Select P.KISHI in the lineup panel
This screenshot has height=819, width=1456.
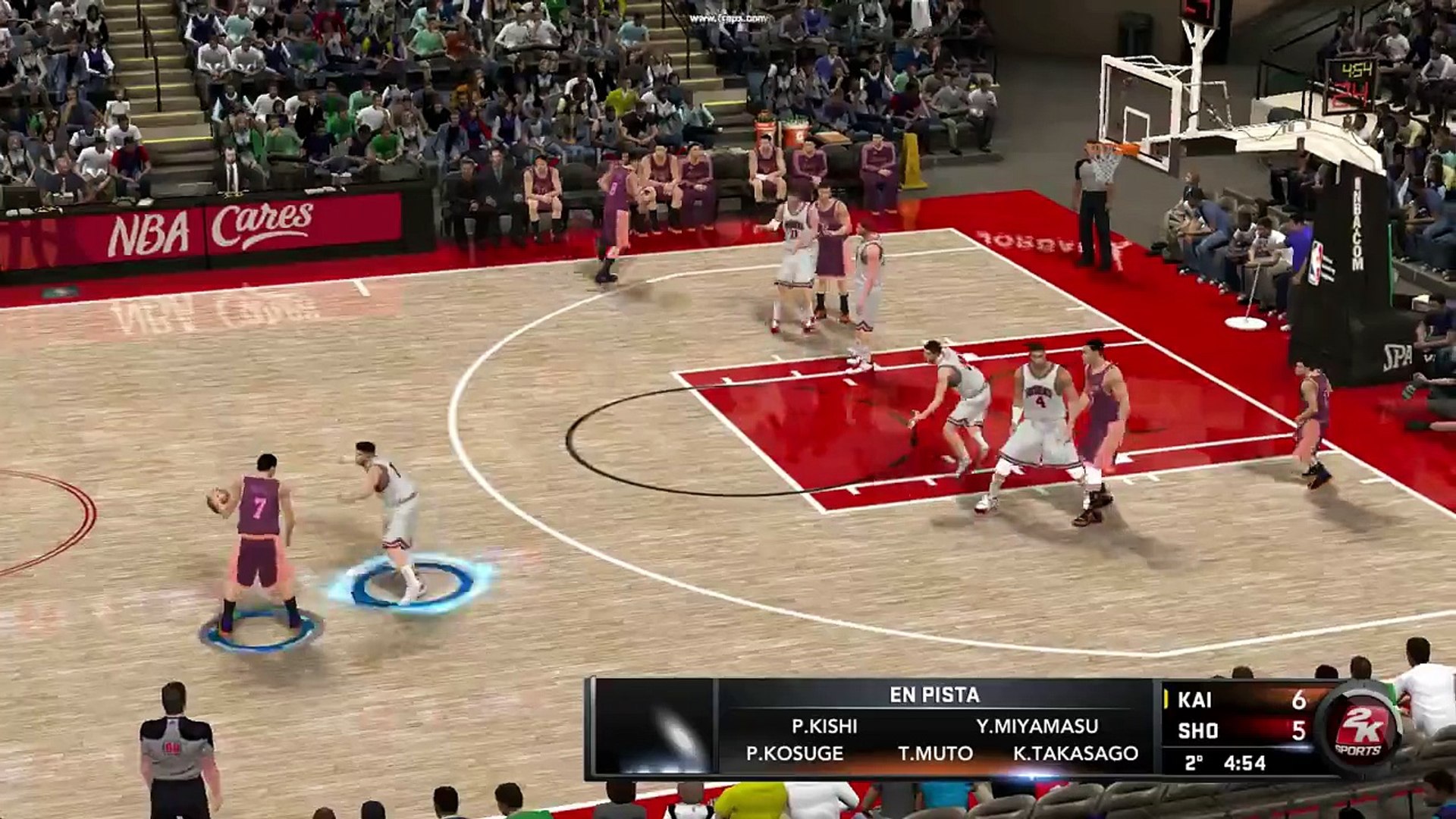824,726
